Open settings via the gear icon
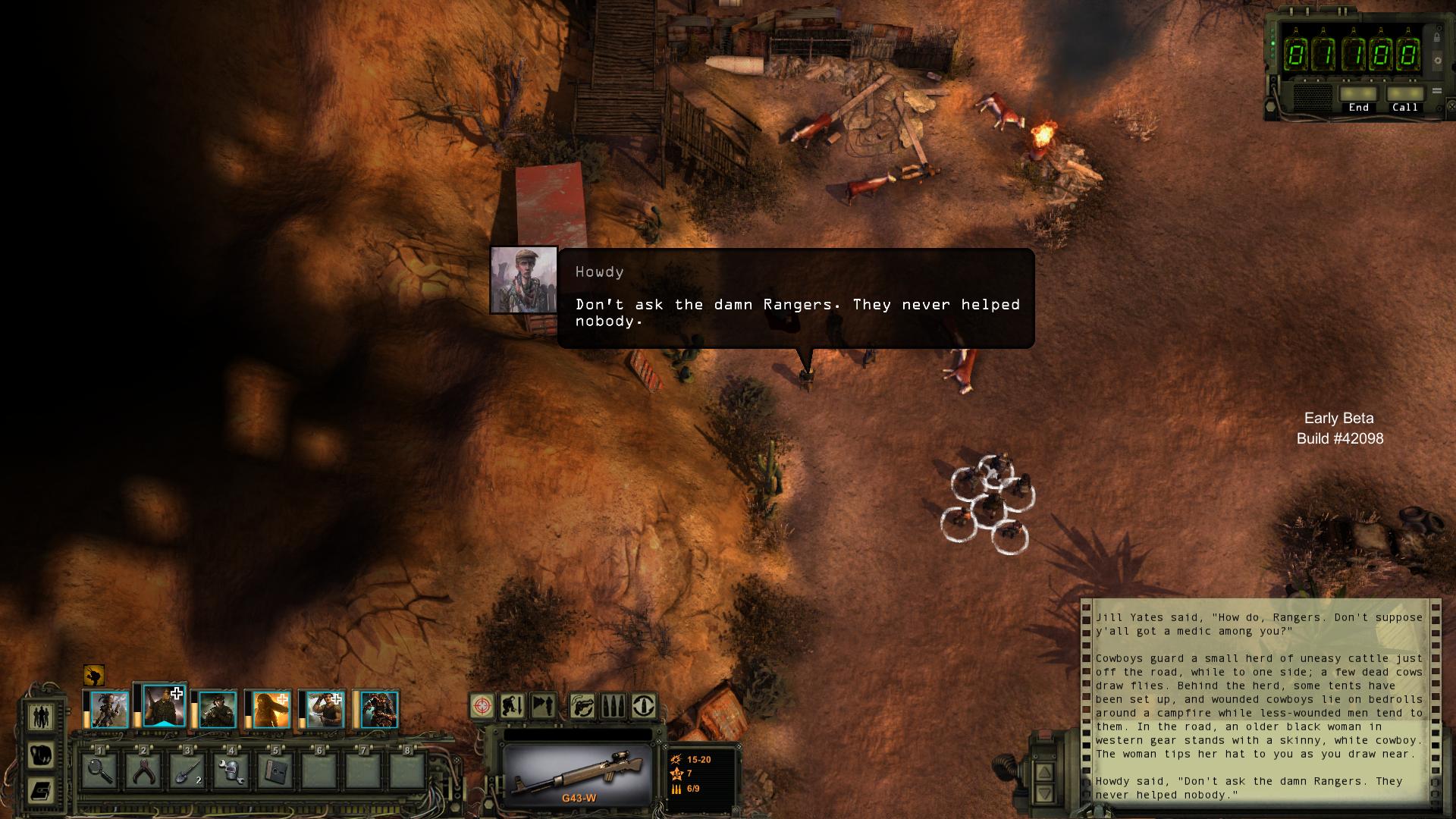This screenshot has width=1456, height=819. point(1437,61)
